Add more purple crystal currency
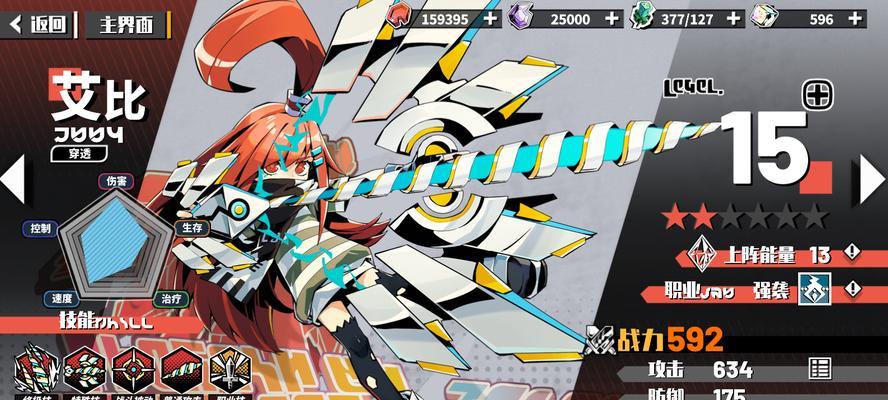This screenshot has width=888, height=400. point(611,18)
